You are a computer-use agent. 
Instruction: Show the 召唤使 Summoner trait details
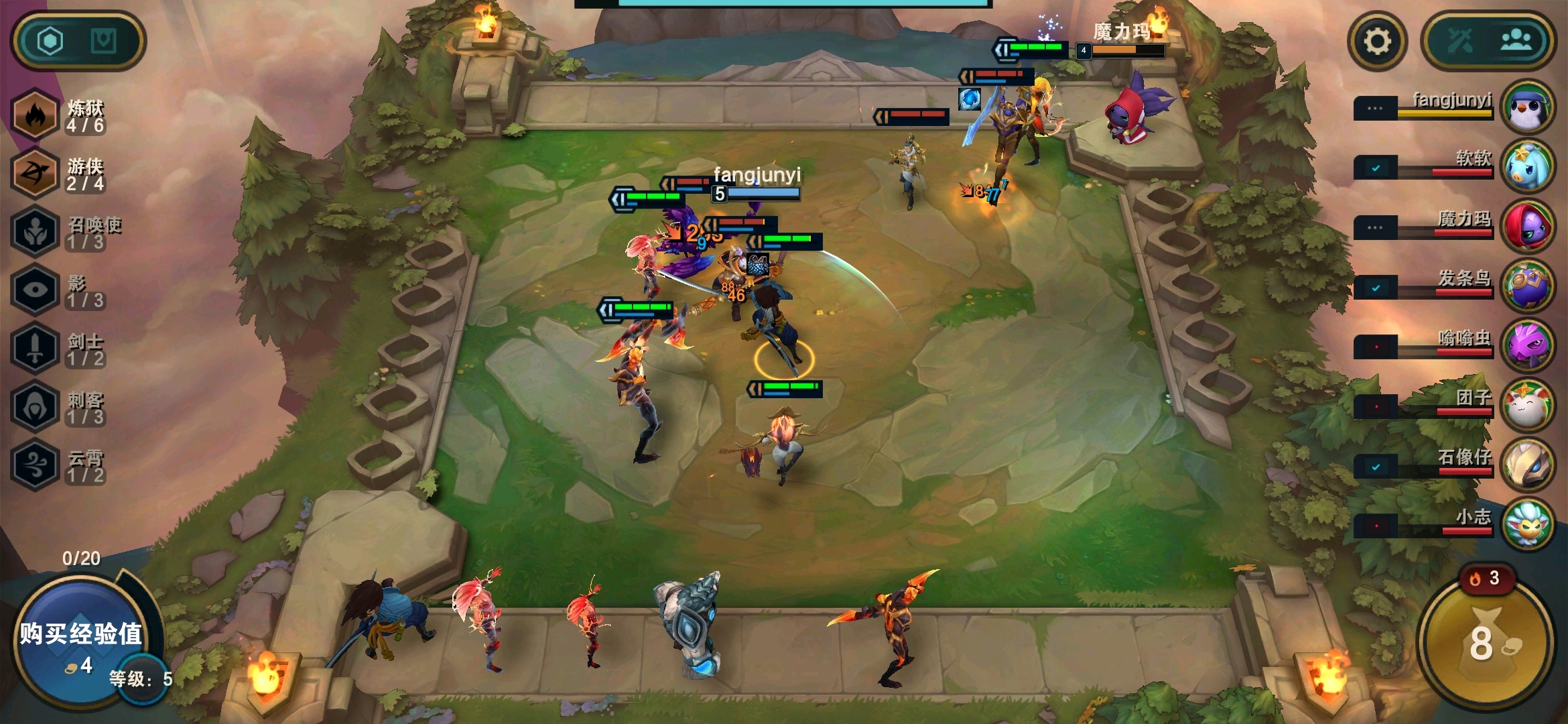click(35, 232)
